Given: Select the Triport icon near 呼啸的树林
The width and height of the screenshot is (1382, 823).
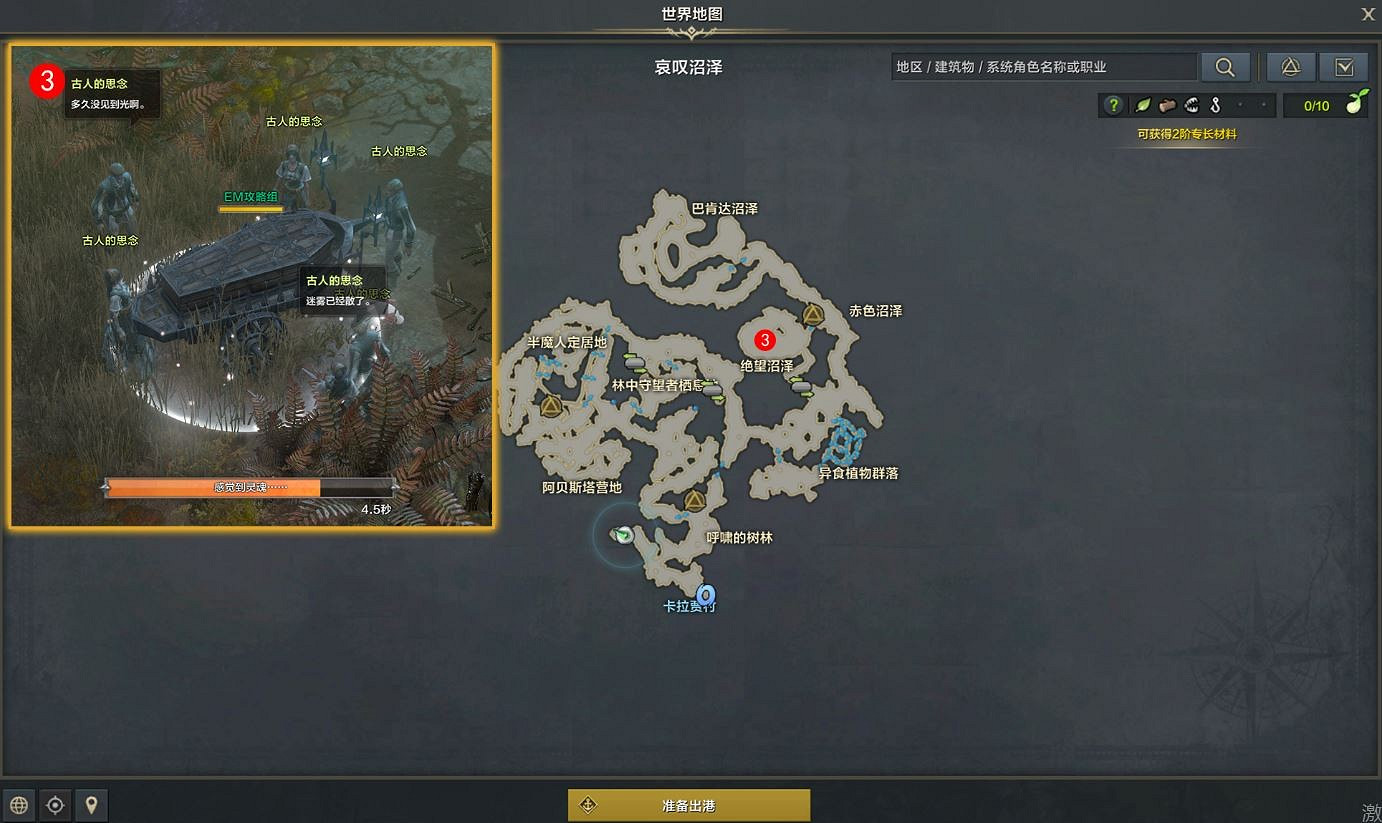Looking at the screenshot, I should pos(696,500).
